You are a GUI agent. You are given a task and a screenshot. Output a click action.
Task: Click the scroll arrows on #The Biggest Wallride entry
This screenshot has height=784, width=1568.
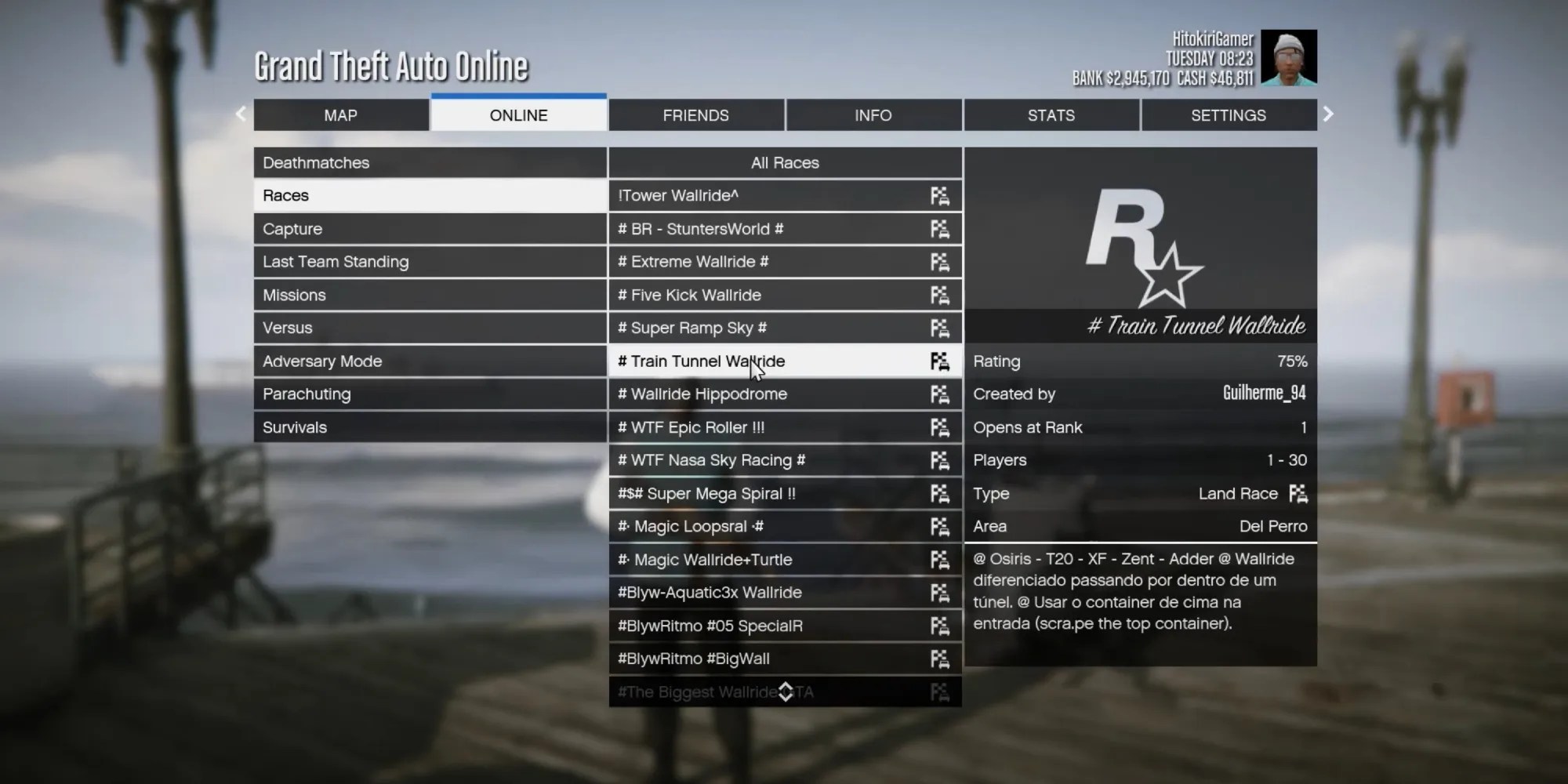(786, 691)
